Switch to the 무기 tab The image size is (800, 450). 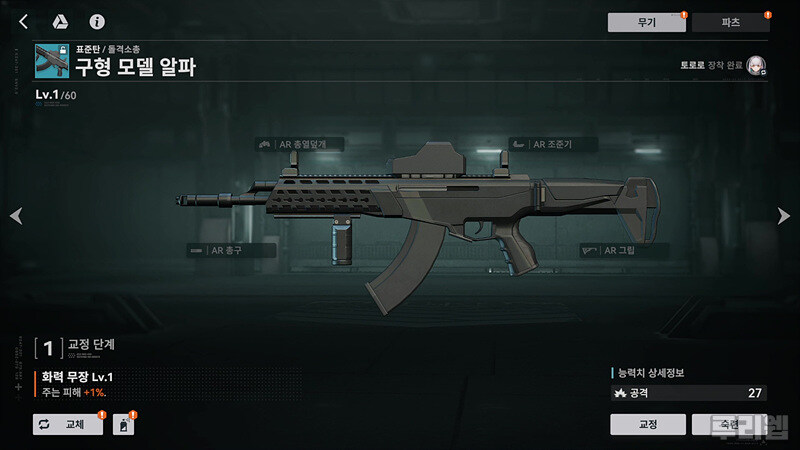point(645,22)
